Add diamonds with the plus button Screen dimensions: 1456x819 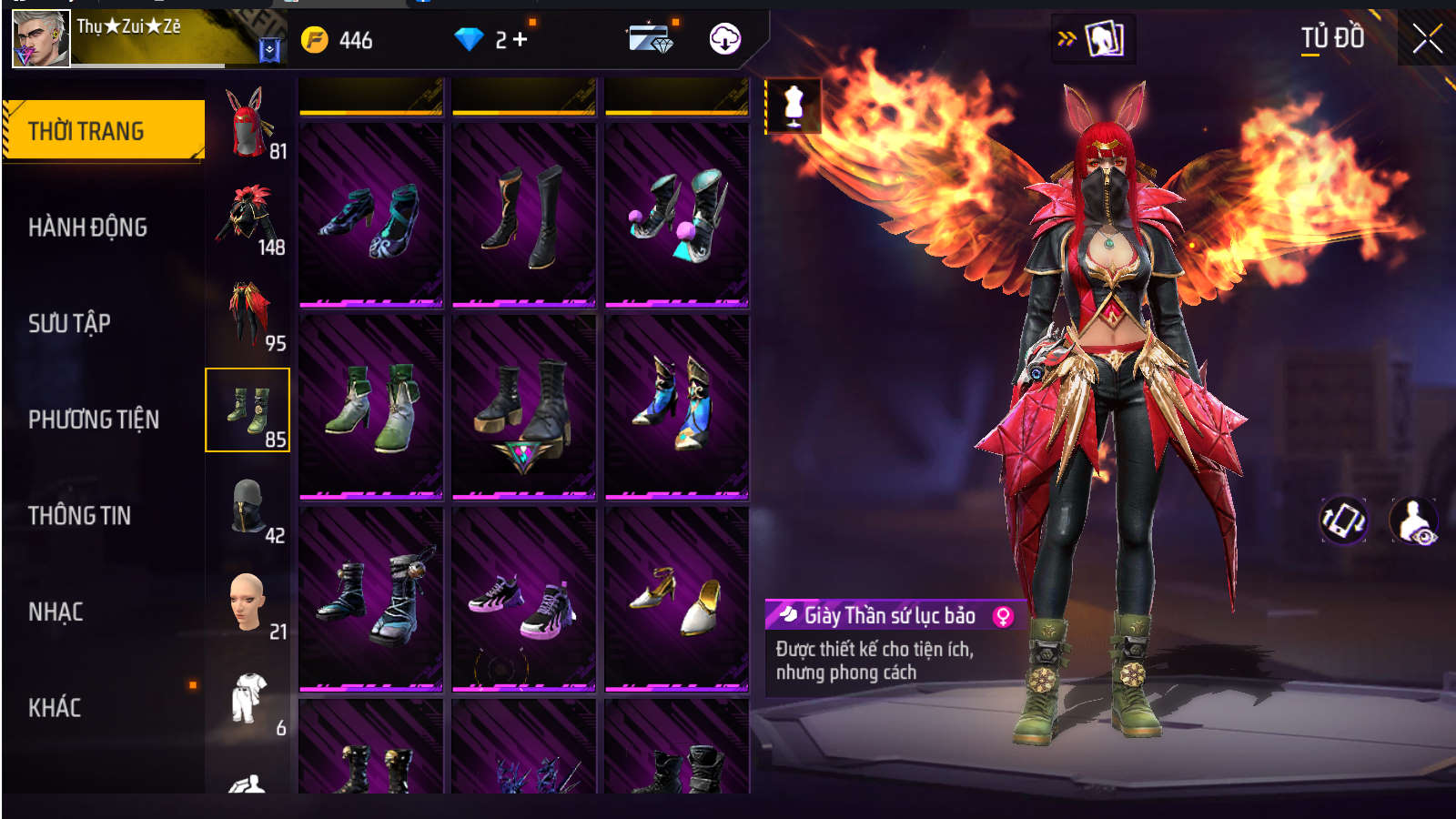pyautogui.click(x=521, y=40)
